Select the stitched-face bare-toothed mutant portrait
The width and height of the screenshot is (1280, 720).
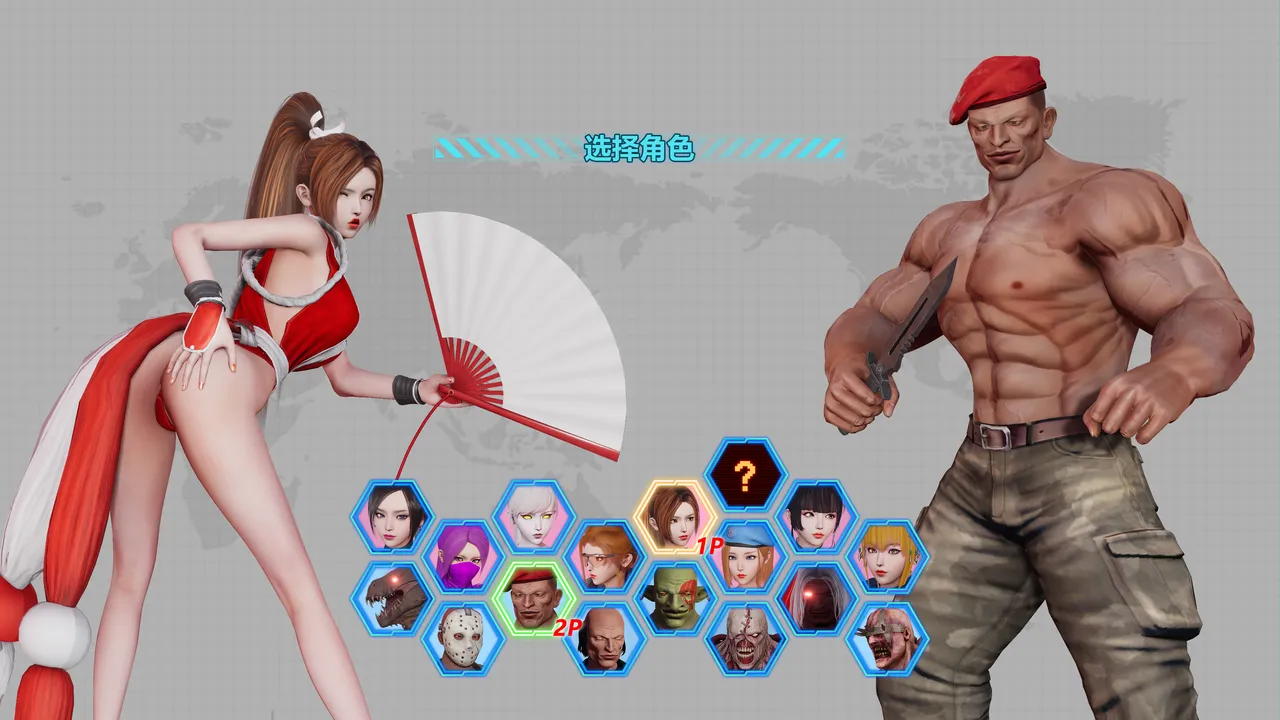click(746, 638)
